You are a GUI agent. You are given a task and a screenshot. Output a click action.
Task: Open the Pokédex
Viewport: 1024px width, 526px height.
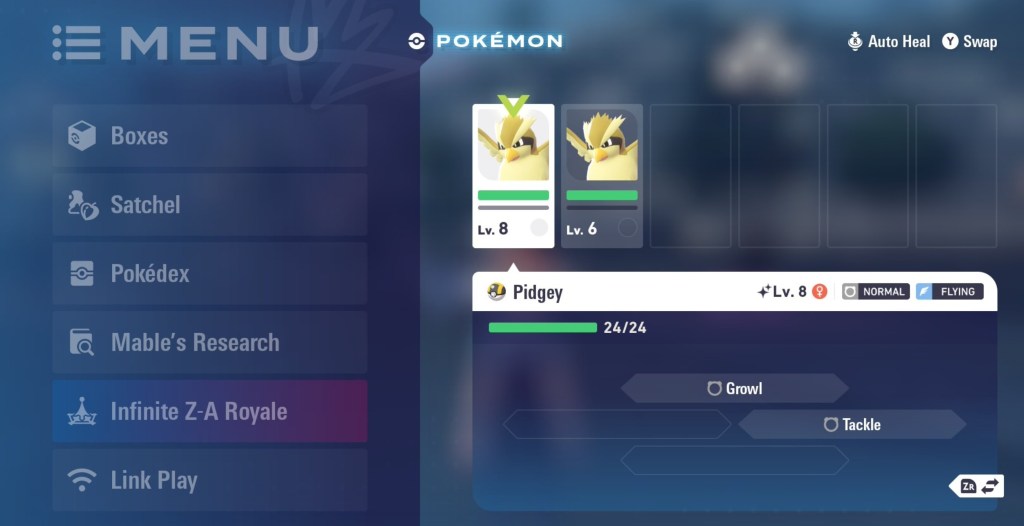click(x=210, y=273)
